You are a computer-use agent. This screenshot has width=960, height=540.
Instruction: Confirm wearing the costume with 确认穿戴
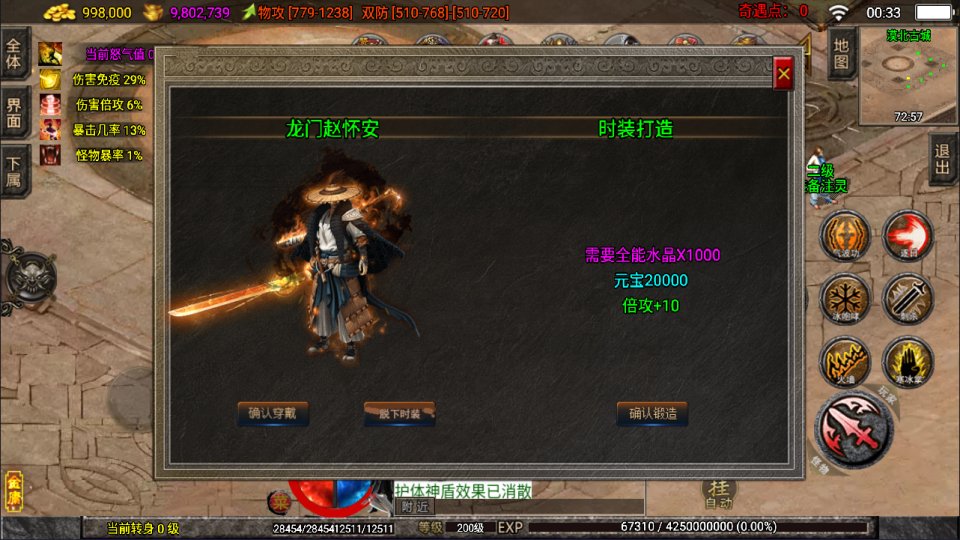273,413
